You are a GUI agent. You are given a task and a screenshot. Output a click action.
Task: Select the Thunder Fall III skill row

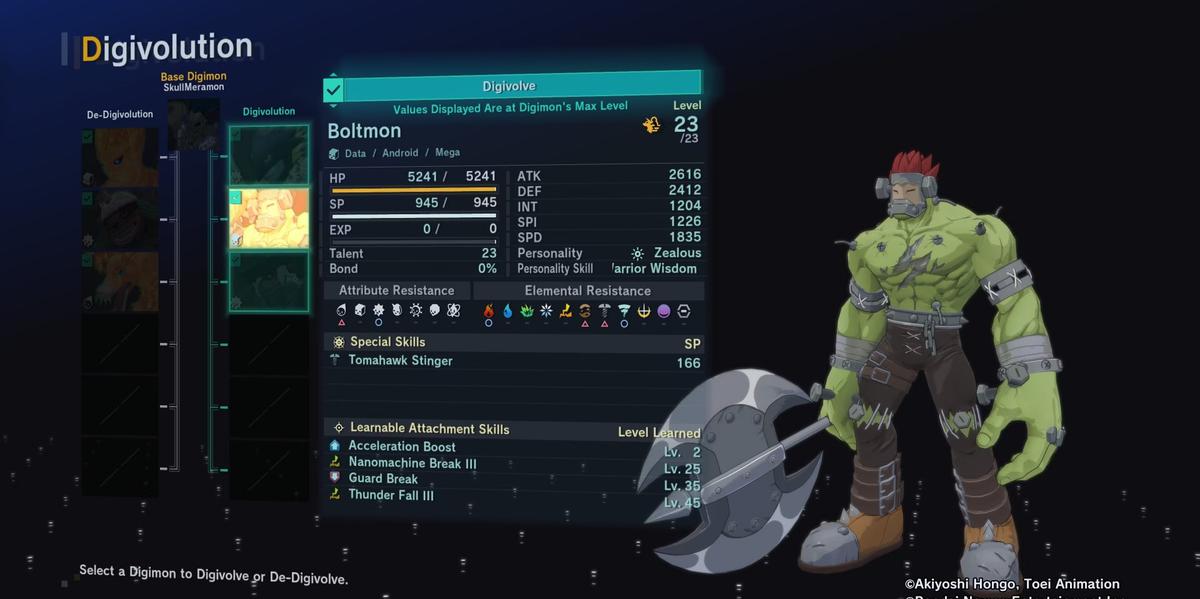[x=391, y=495]
